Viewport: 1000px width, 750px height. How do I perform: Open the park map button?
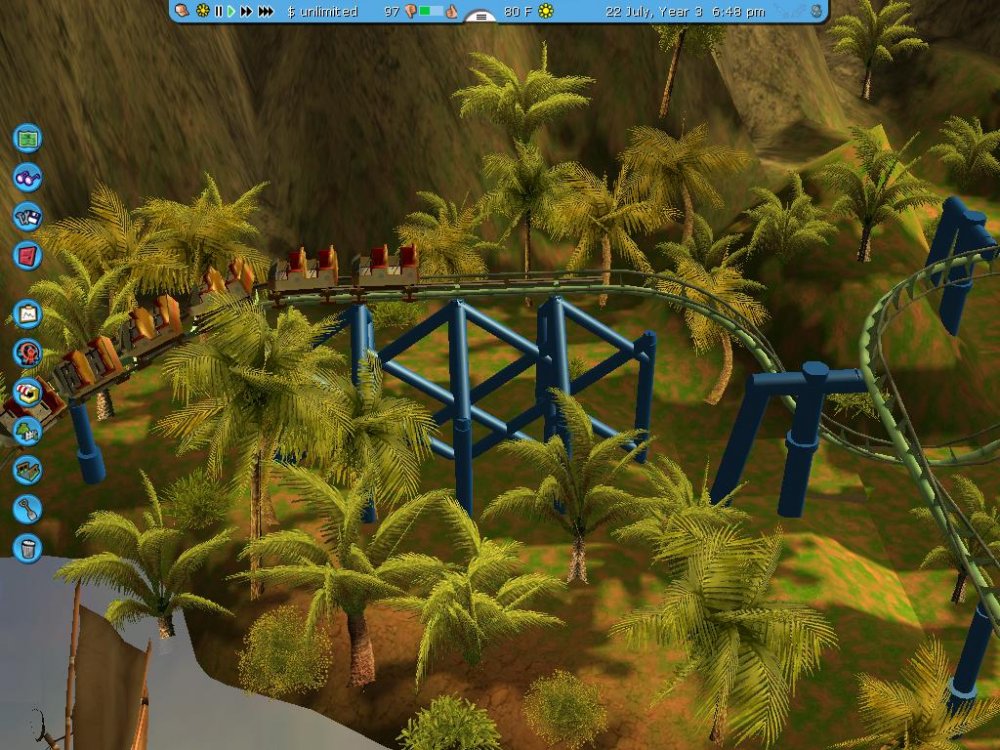click(x=27, y=138)
